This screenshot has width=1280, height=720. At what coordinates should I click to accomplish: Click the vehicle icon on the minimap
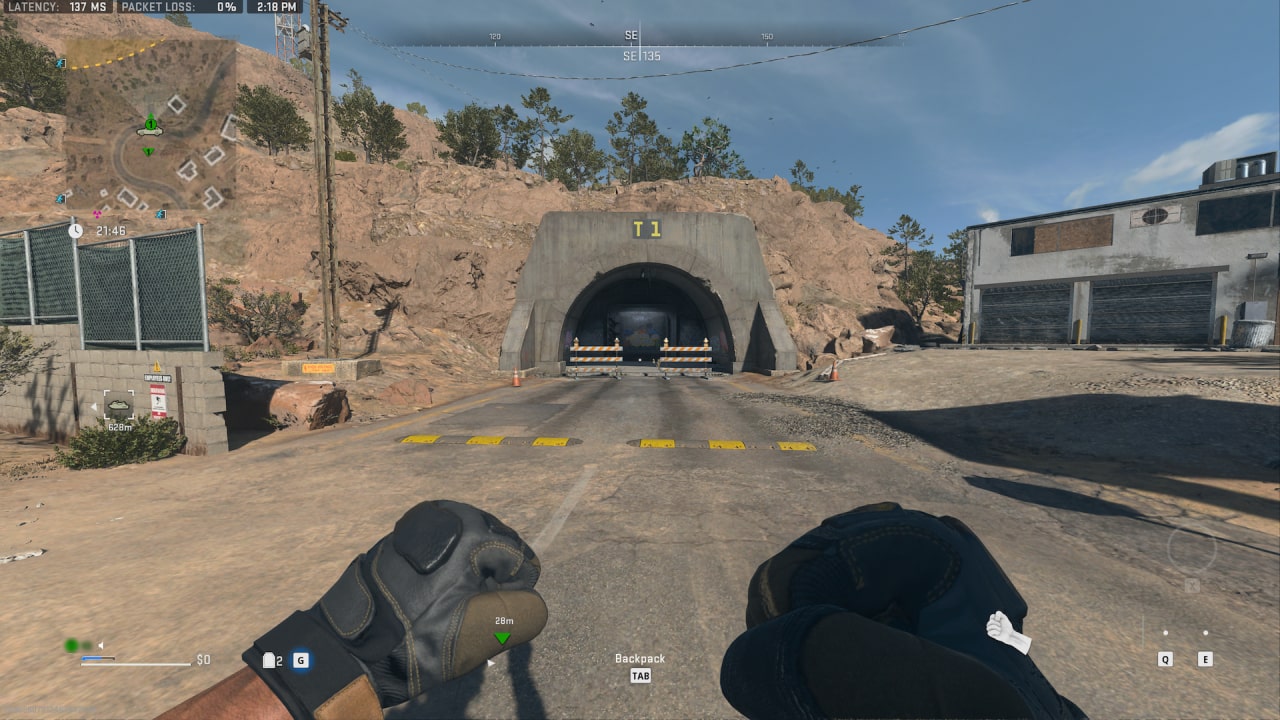[150, 132]
